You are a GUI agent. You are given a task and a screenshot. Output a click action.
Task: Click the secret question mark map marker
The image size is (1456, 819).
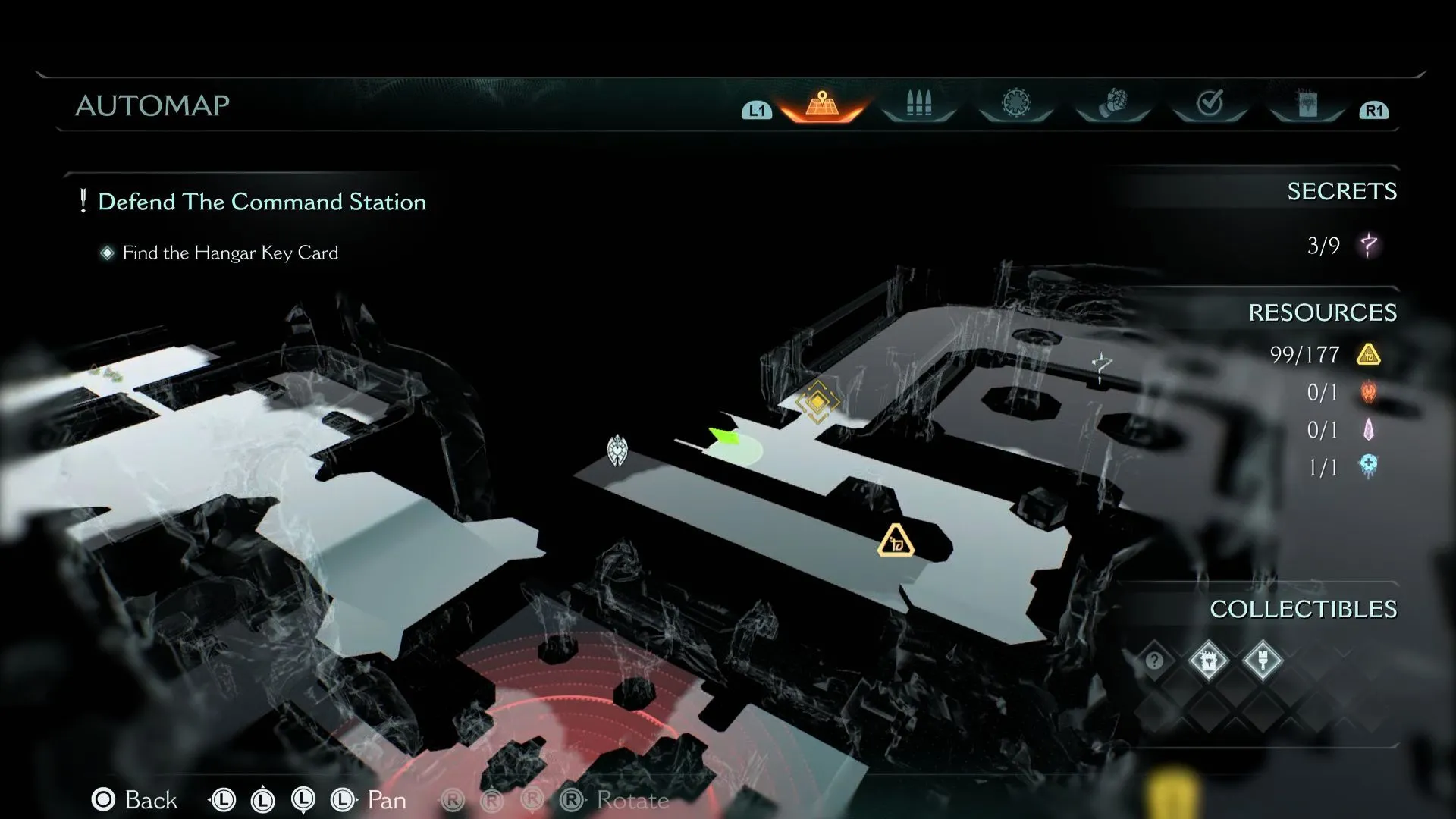(x=1102, y=366)
